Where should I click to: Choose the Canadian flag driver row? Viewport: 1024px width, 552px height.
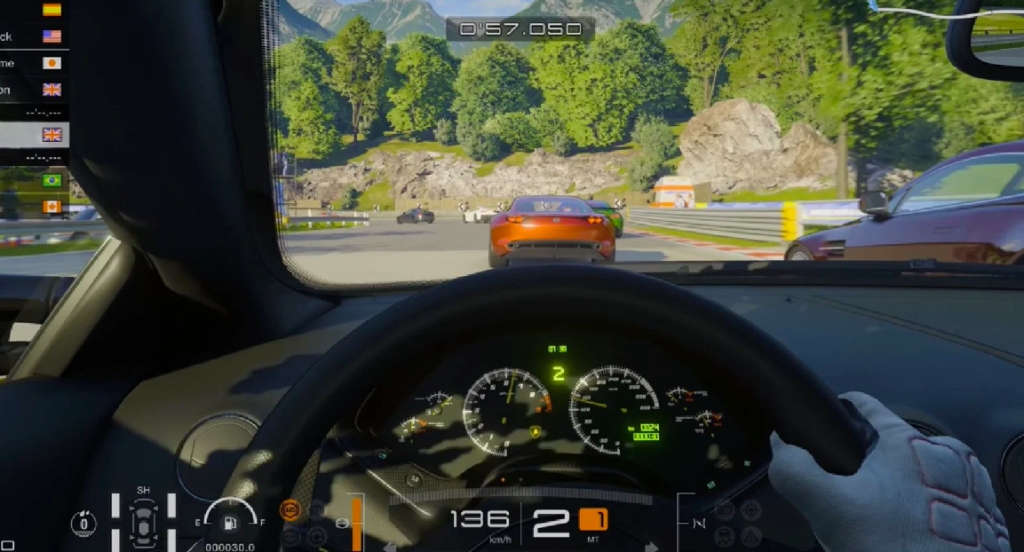[x=34, y=207]
